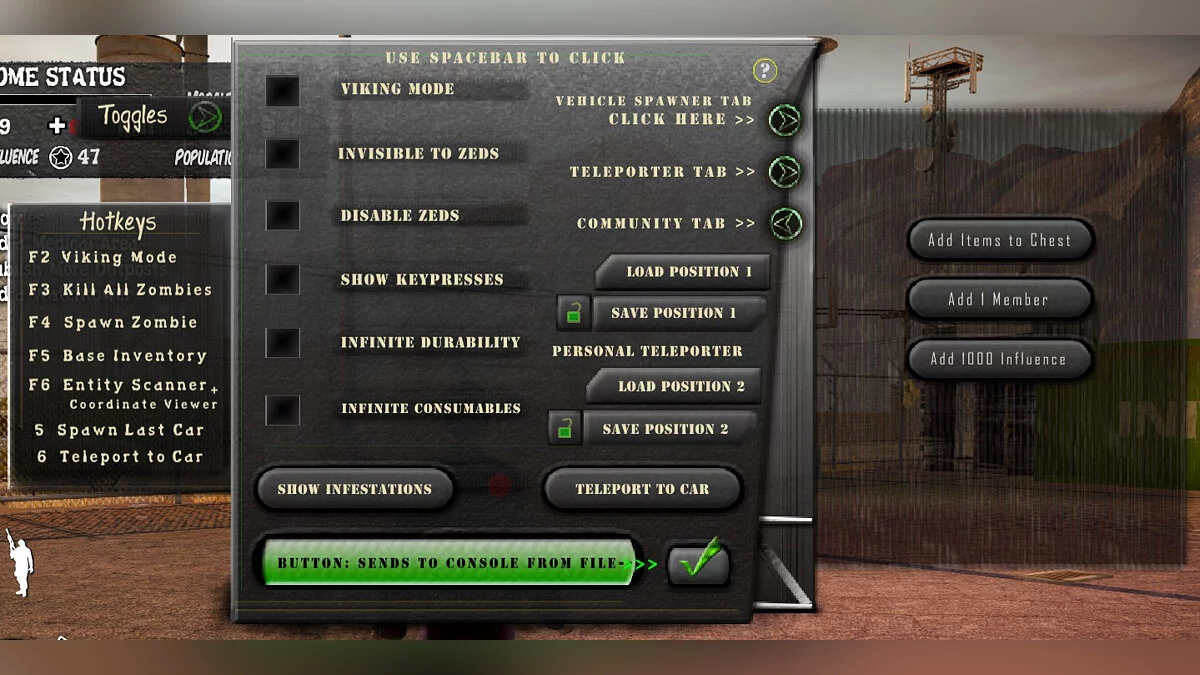Turn on Infinite Durability checkbox
This screenshot has width=1200, height=675.
tap(283, 343)
